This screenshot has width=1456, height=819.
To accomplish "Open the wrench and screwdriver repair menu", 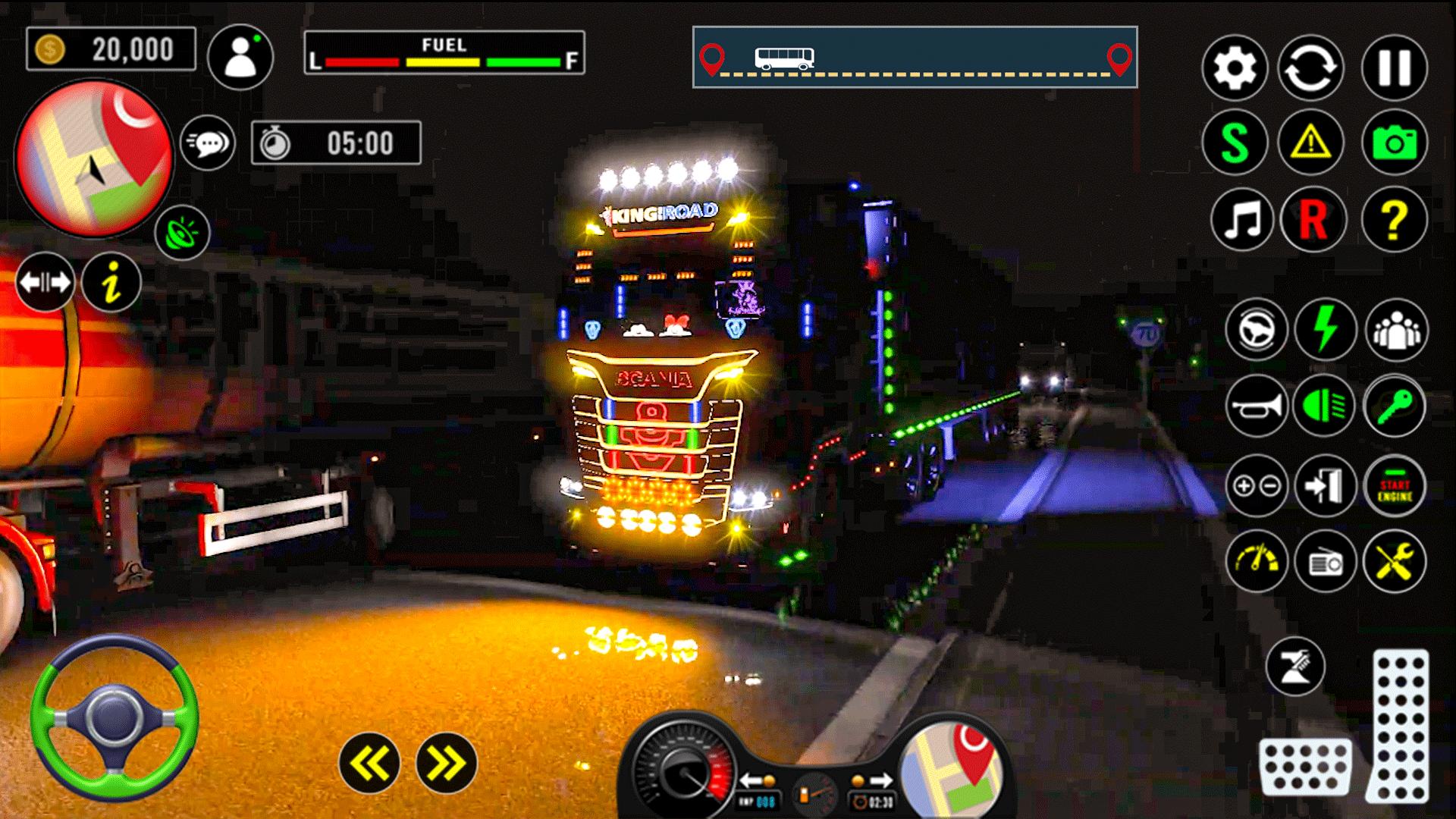I will (1395, 562).
